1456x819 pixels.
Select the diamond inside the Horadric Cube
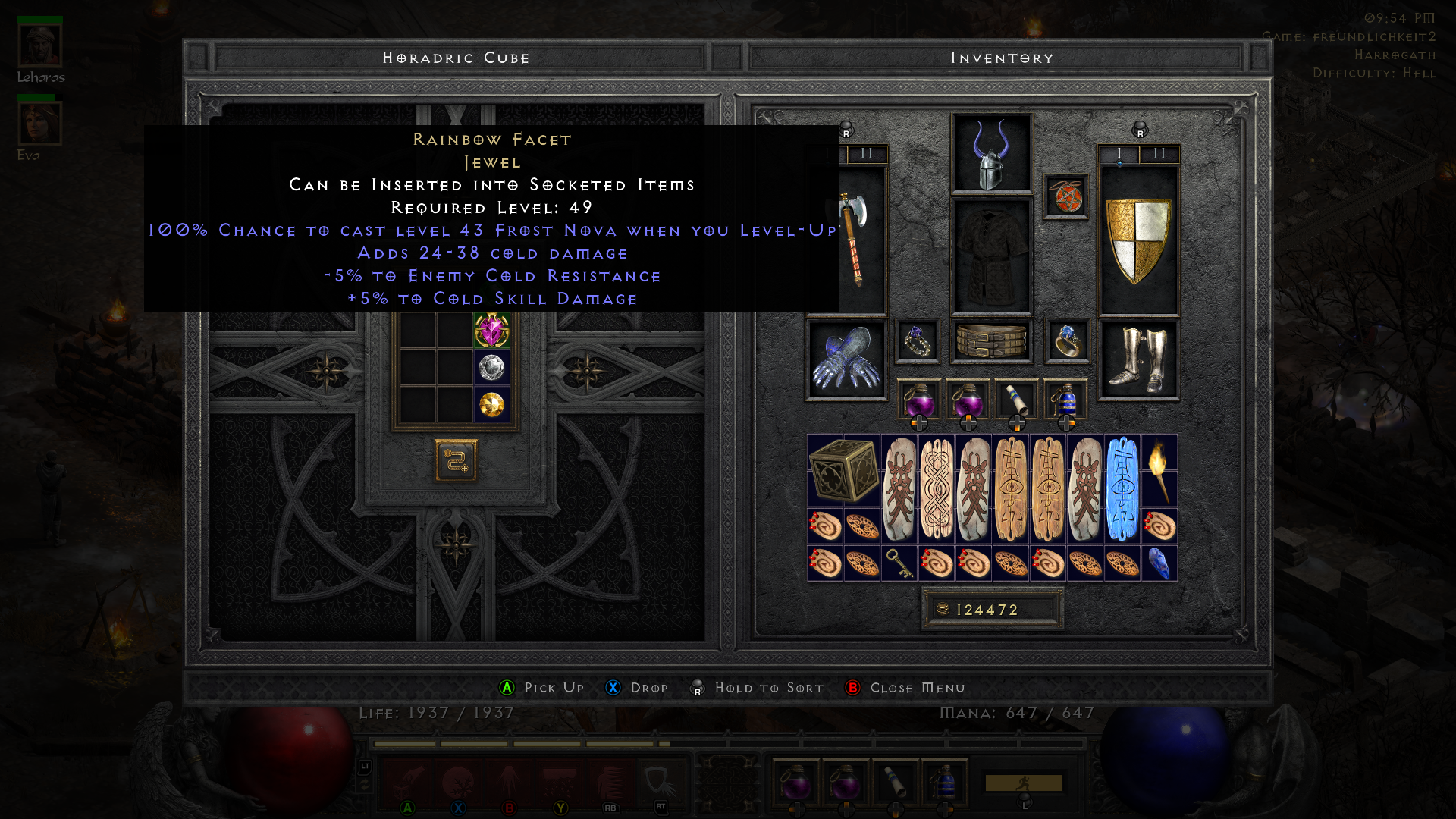point(492,368)
